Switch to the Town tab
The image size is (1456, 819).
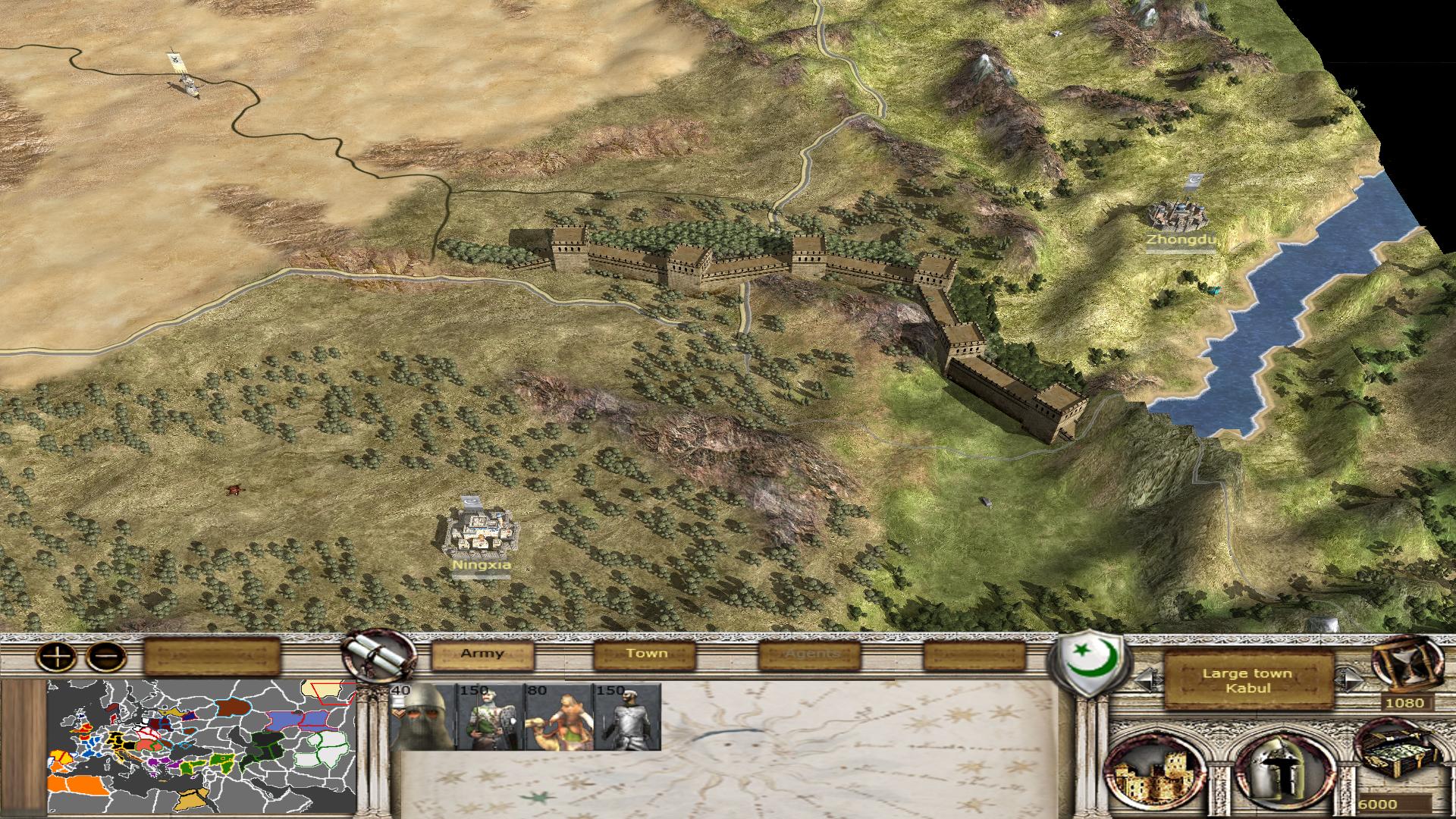tap(646, 654)
